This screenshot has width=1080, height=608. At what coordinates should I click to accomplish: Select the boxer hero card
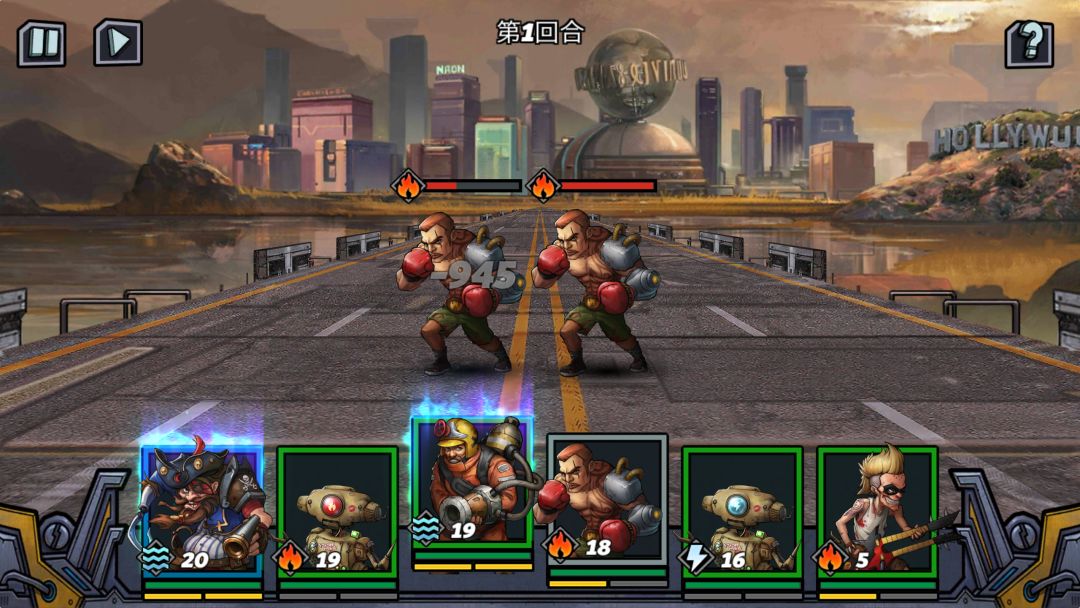click(x=607, y=500)
